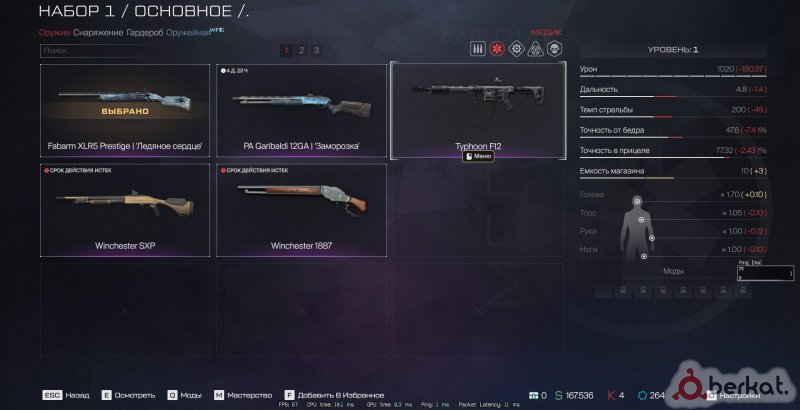The width and height of the screenshot is (800, 410).
Task: Pick the expired Winchester 1887 card
Action: coord(301,210)
